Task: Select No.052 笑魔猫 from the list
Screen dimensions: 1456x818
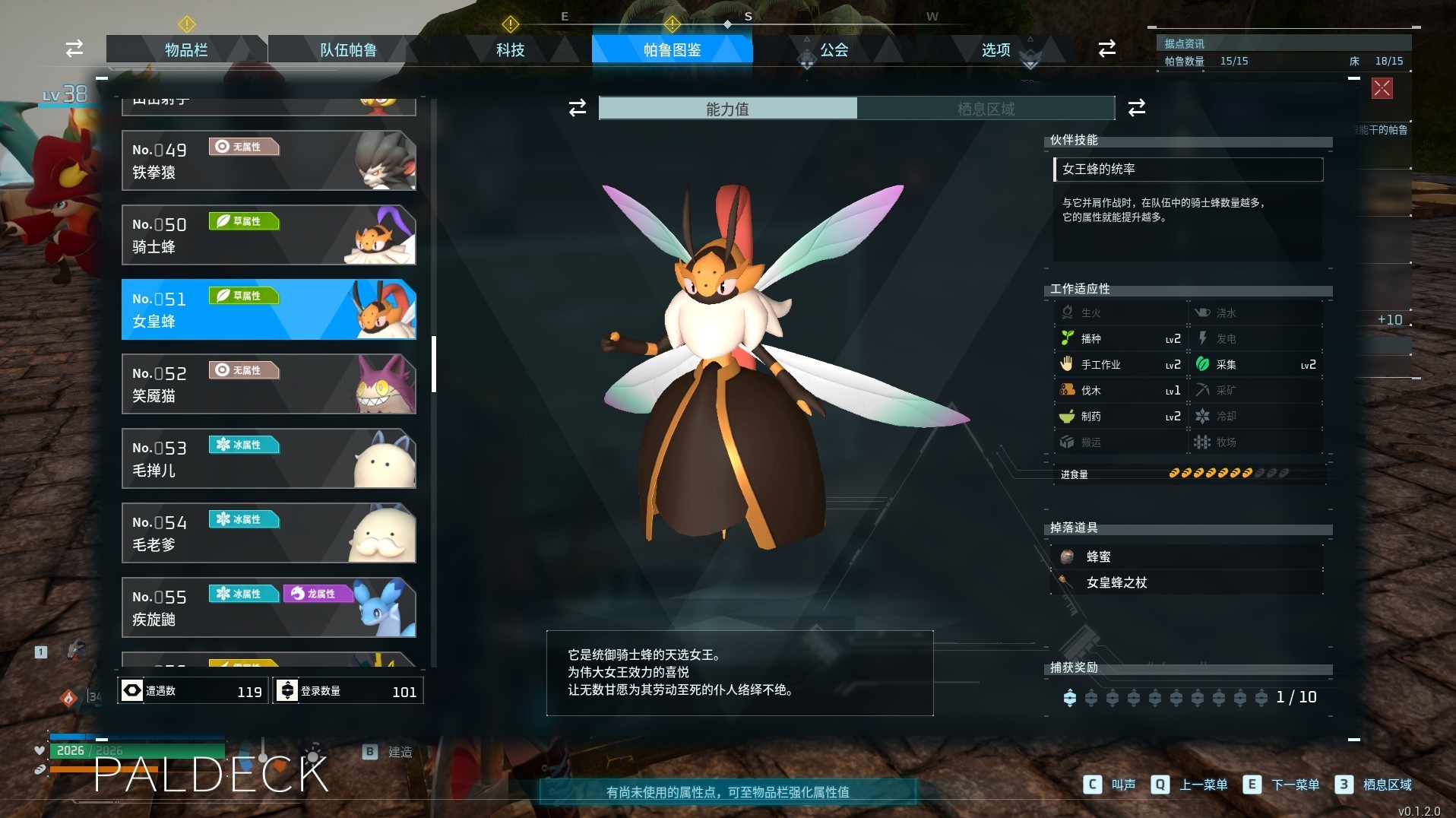Action: tap(269, 384)
